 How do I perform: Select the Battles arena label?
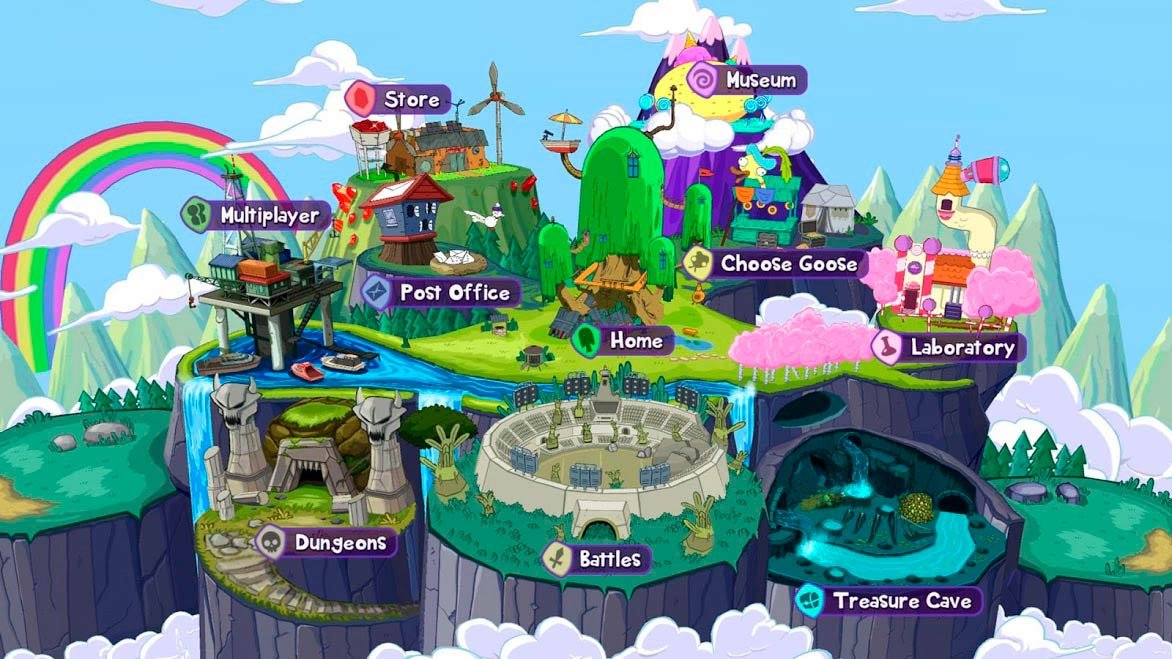[x=596, y=558]
